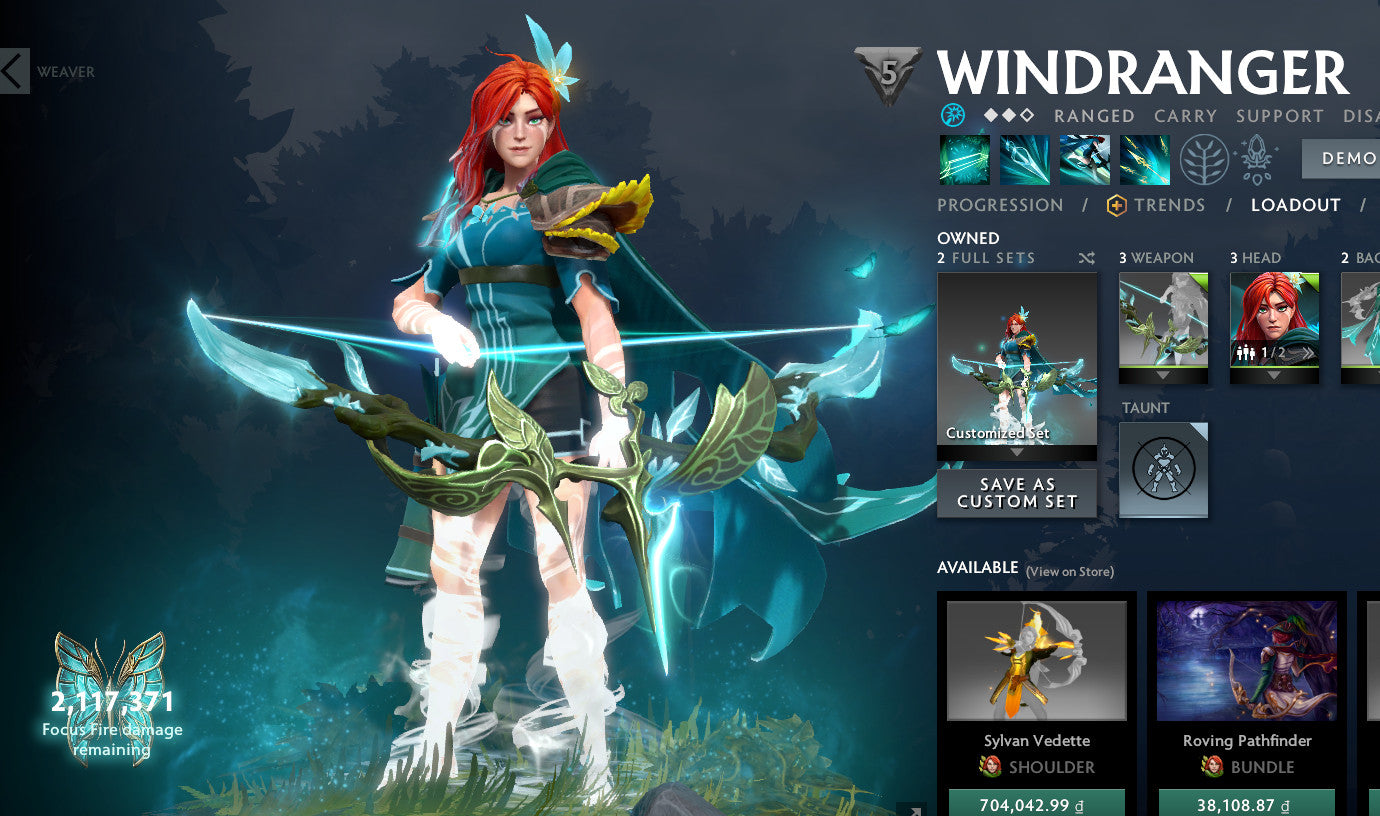Viewport: 1380px width, 816px height.
Task: Select the empty Taunt slot
Action: click(1161, 468)
